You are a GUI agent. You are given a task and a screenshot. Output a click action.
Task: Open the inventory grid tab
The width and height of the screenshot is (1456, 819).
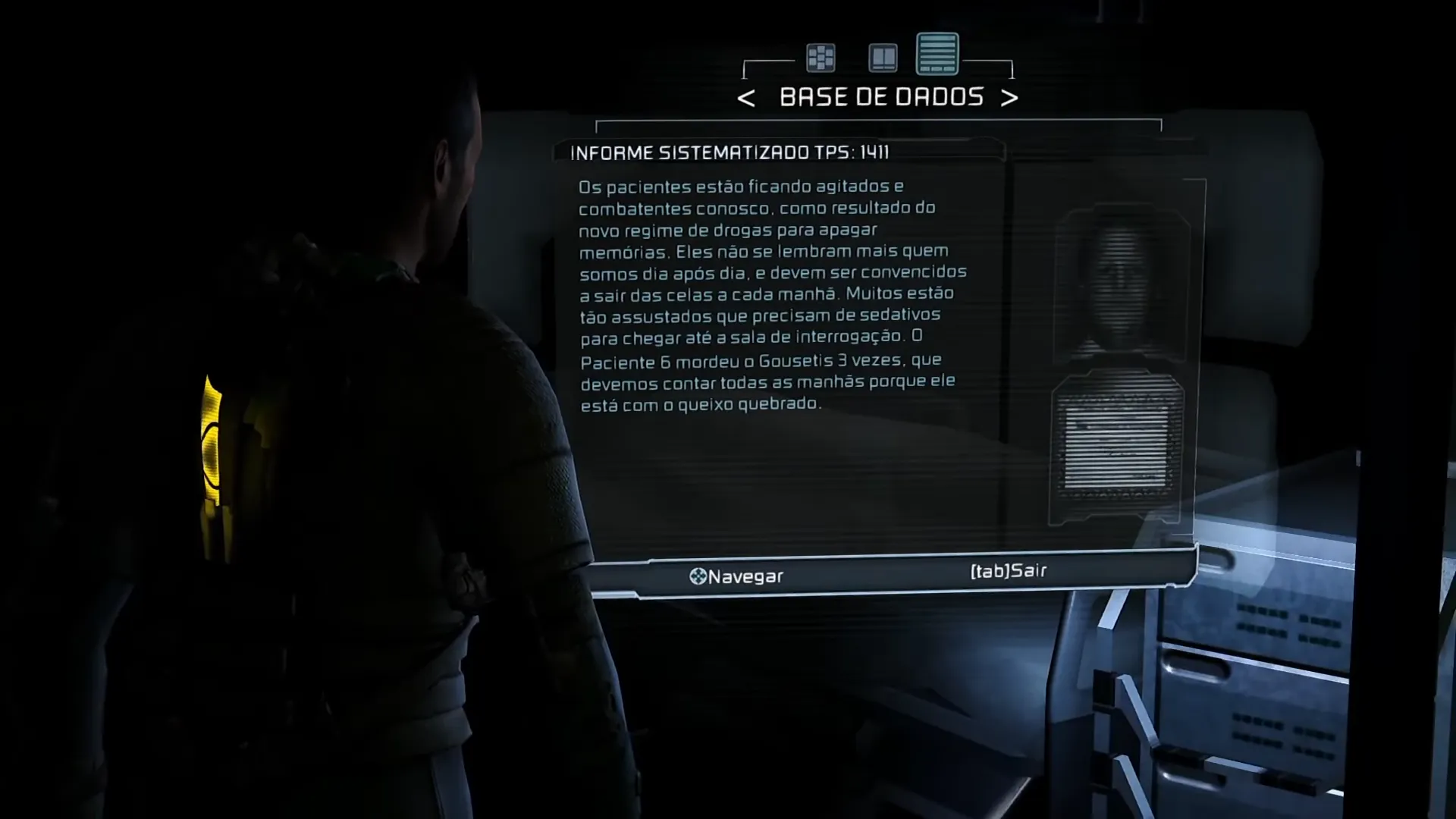coord(821,58)
